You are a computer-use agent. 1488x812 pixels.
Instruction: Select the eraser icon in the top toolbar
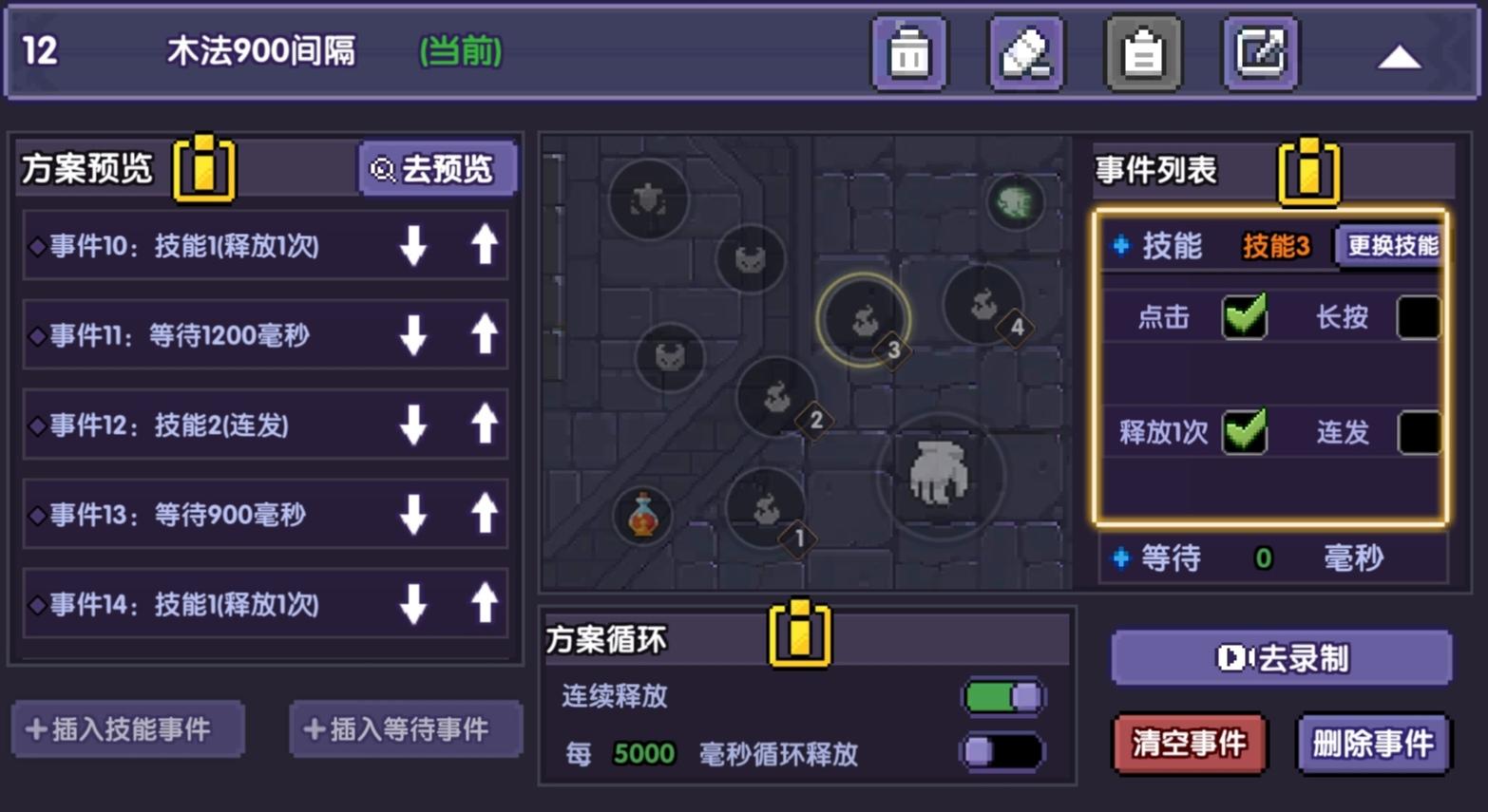[1025, 54]
